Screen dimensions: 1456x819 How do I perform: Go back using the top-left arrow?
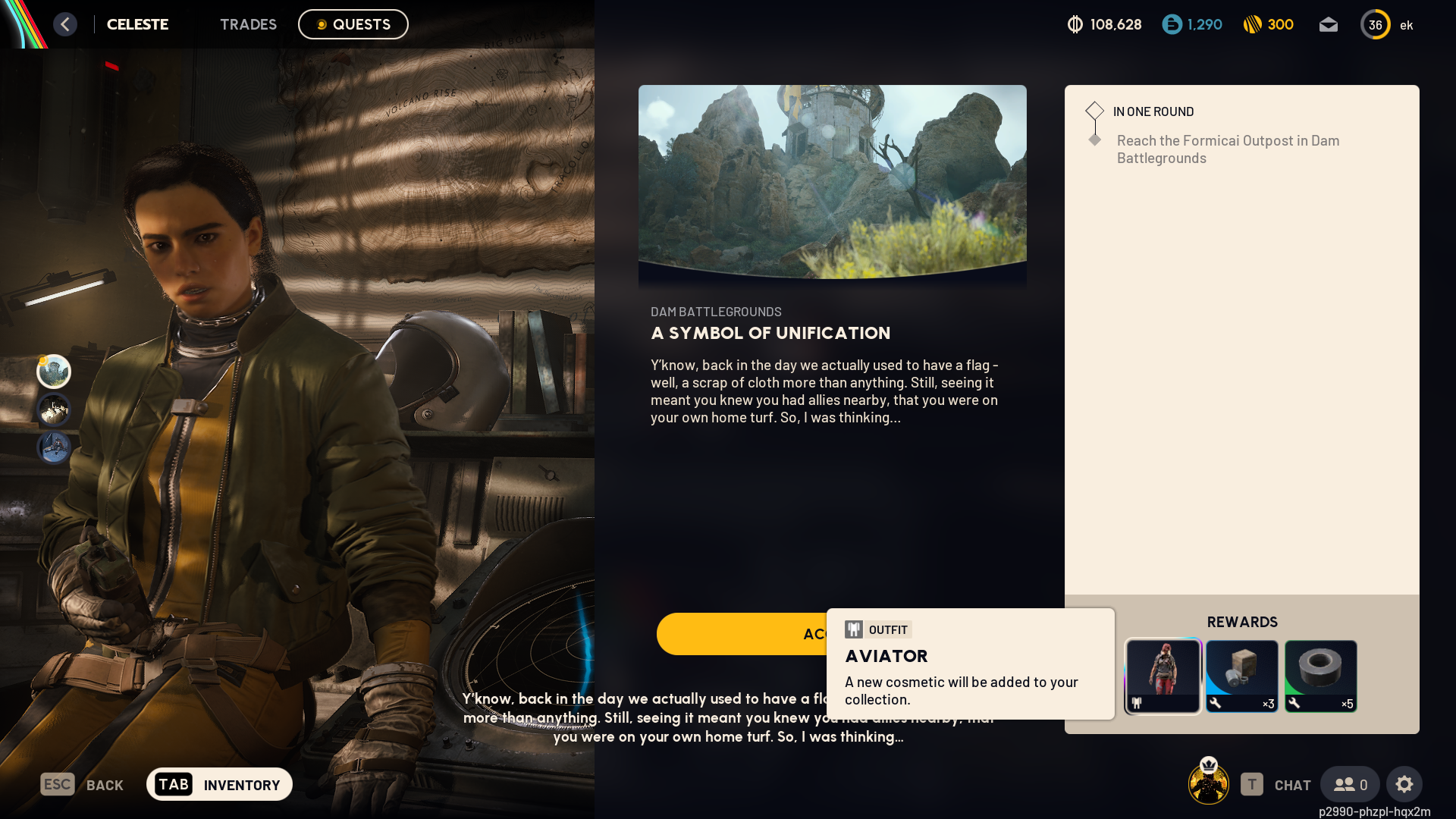click(x=65, y=24)
